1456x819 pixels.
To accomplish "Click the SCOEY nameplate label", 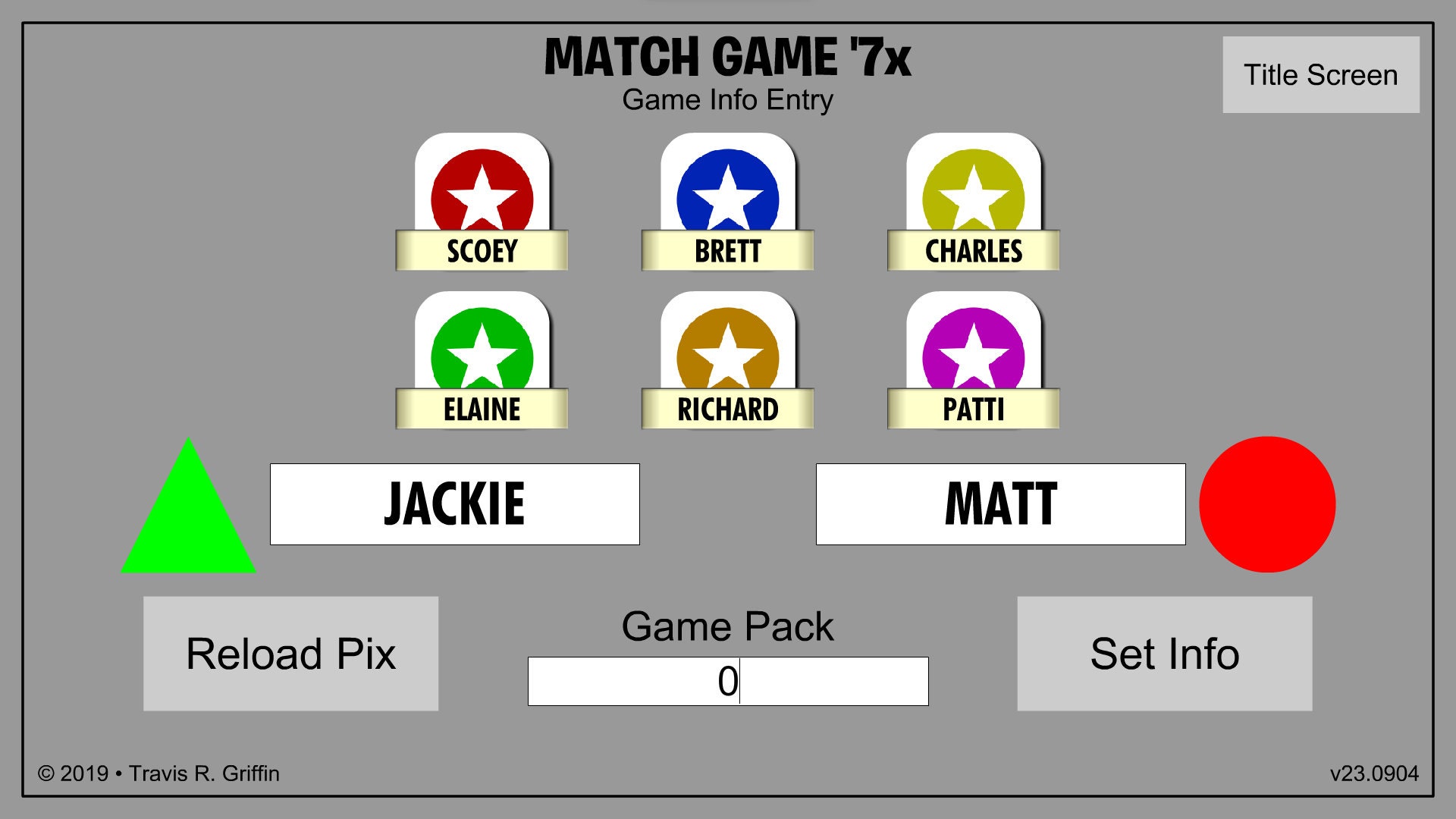I will (482, 251).
